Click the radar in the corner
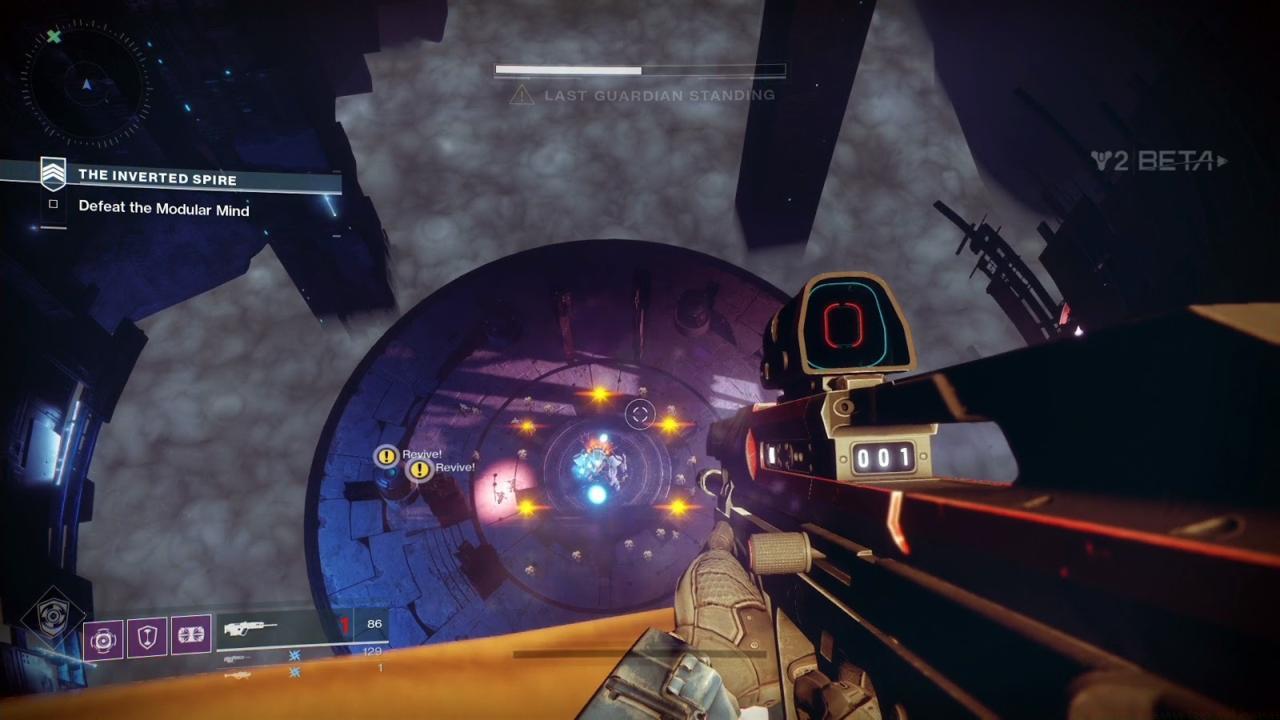Viewport: 1280px width, 720px height. pyautogui.click(x=86, y=86)
